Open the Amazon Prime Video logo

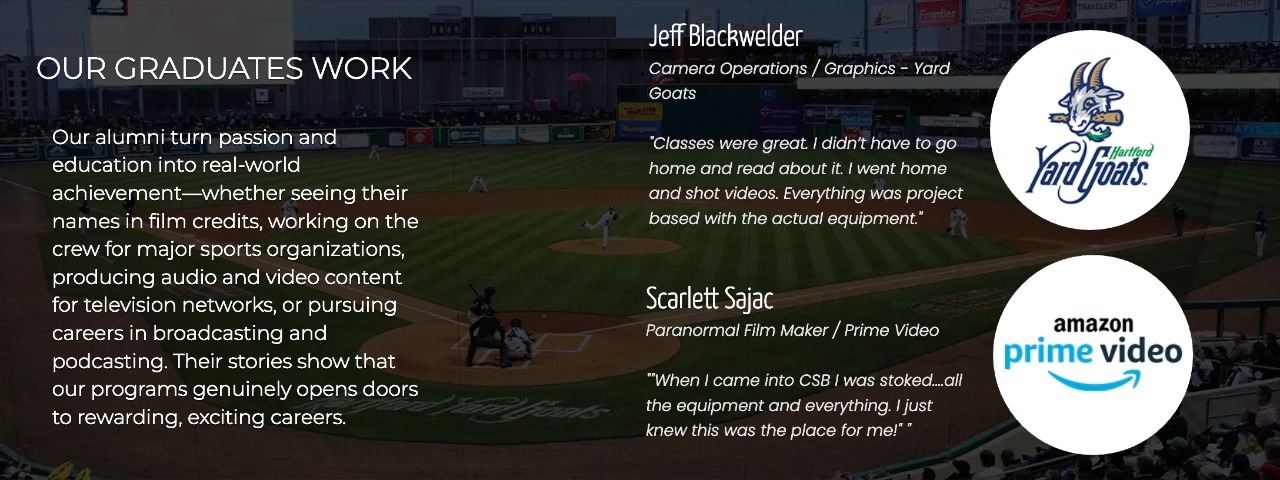click(x=1092, y=354)
